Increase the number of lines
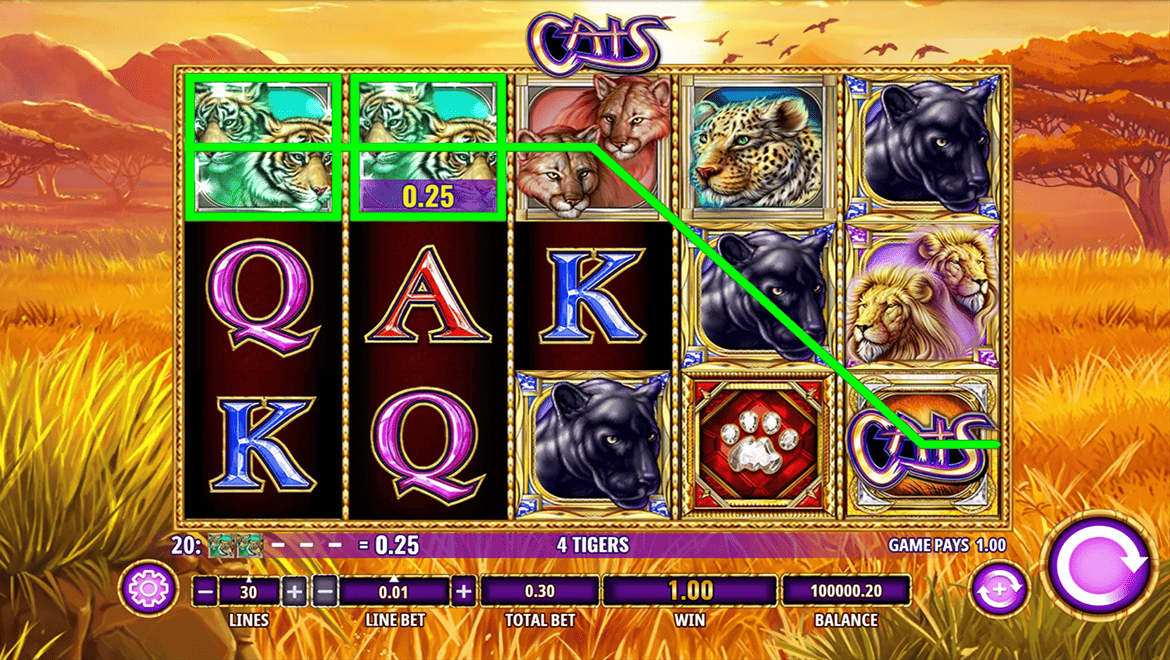1170x660 pixels. pyautogui.click(x=294, y=591)
